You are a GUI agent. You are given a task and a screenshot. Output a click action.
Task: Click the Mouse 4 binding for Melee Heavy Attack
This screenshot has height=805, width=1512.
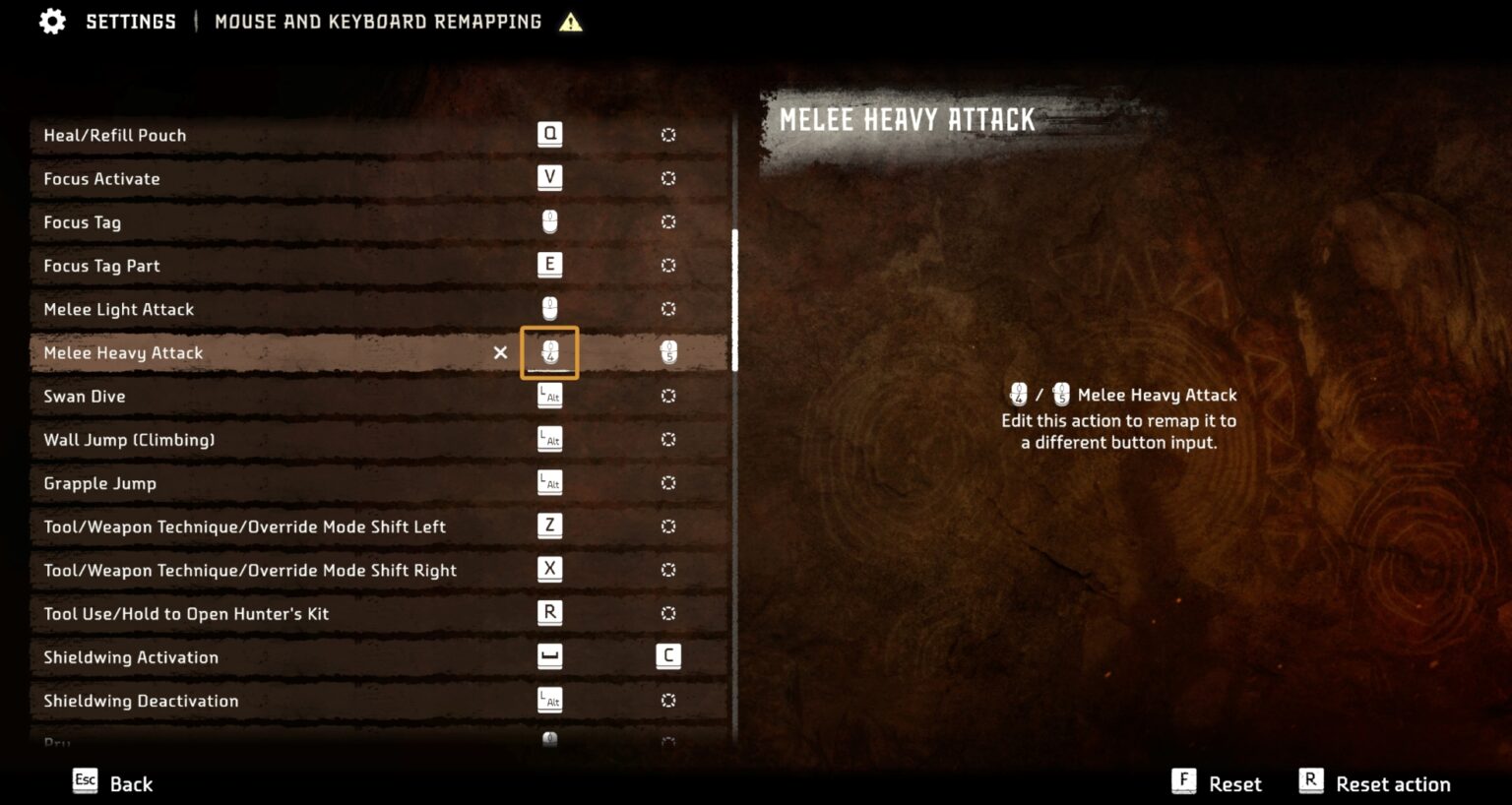click(549, 352)
